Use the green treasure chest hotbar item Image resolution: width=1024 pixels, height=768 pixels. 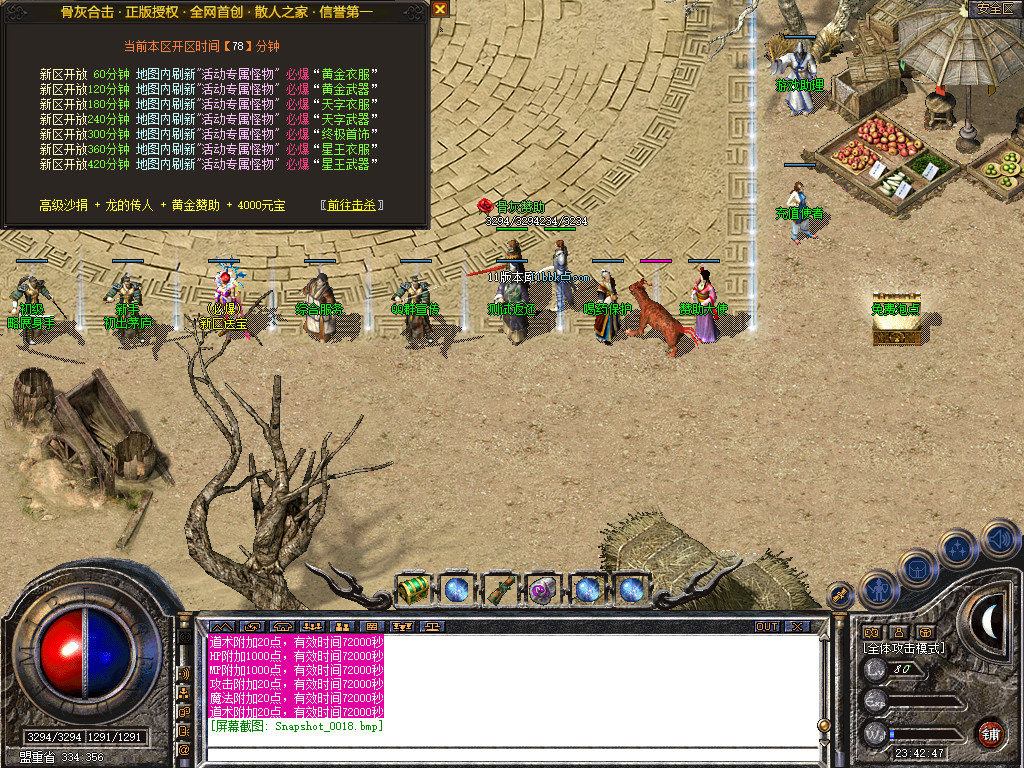tap(413, 589)
